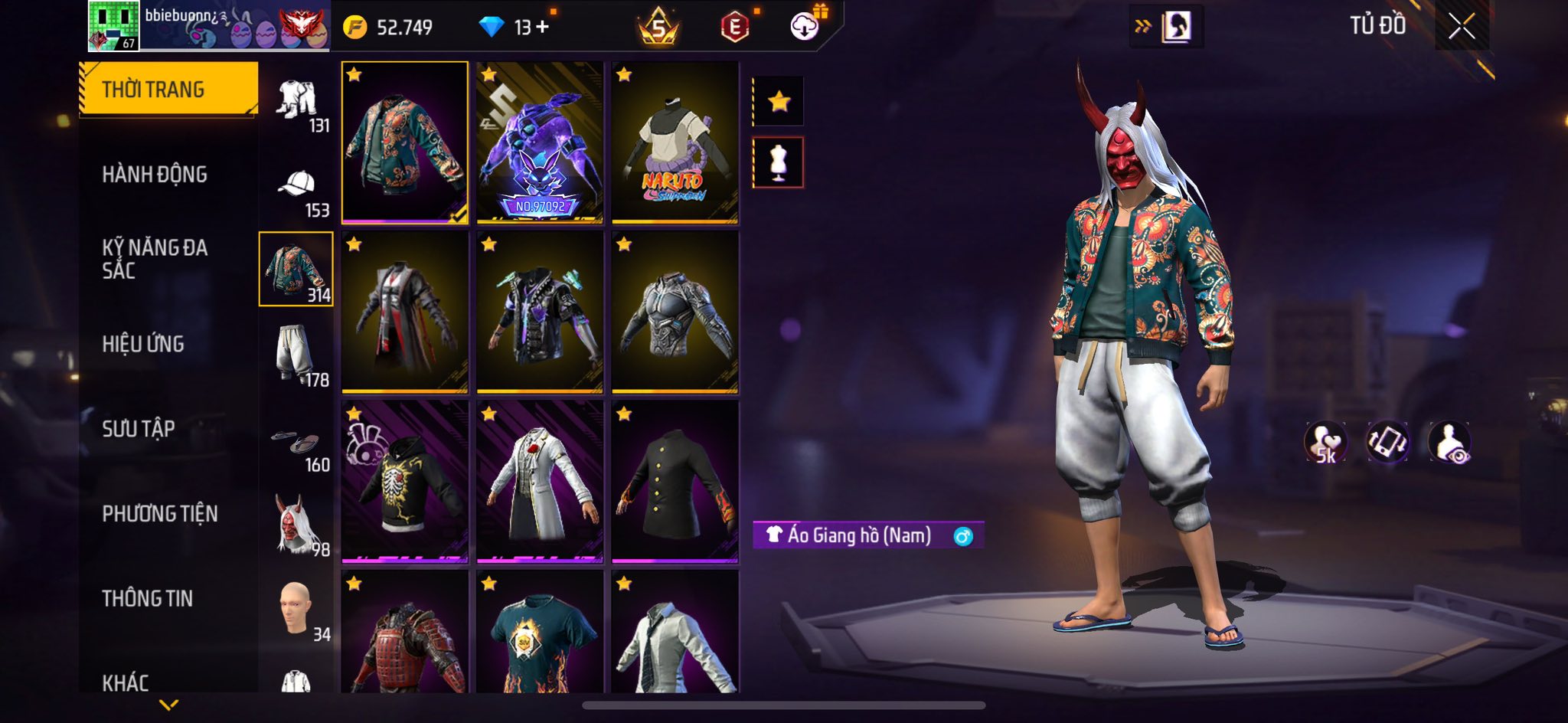Screen dimensions: 1568x723
Task: Pick the black skeleton hoodie
Action: coord(405,482)
